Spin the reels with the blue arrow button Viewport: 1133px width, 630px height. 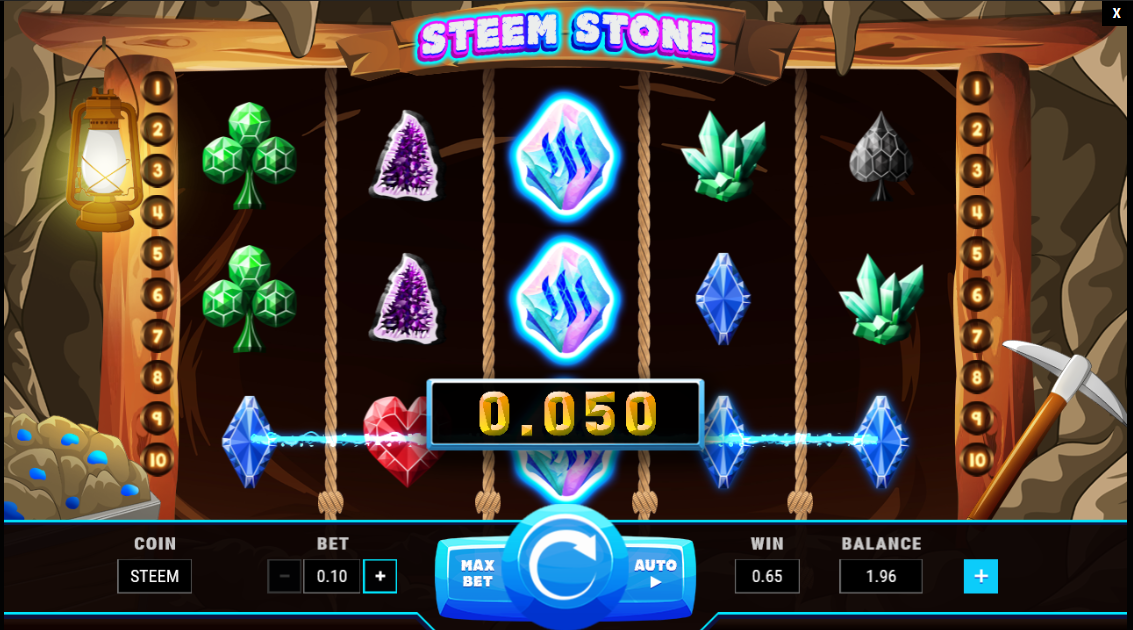tap(565, 565)
